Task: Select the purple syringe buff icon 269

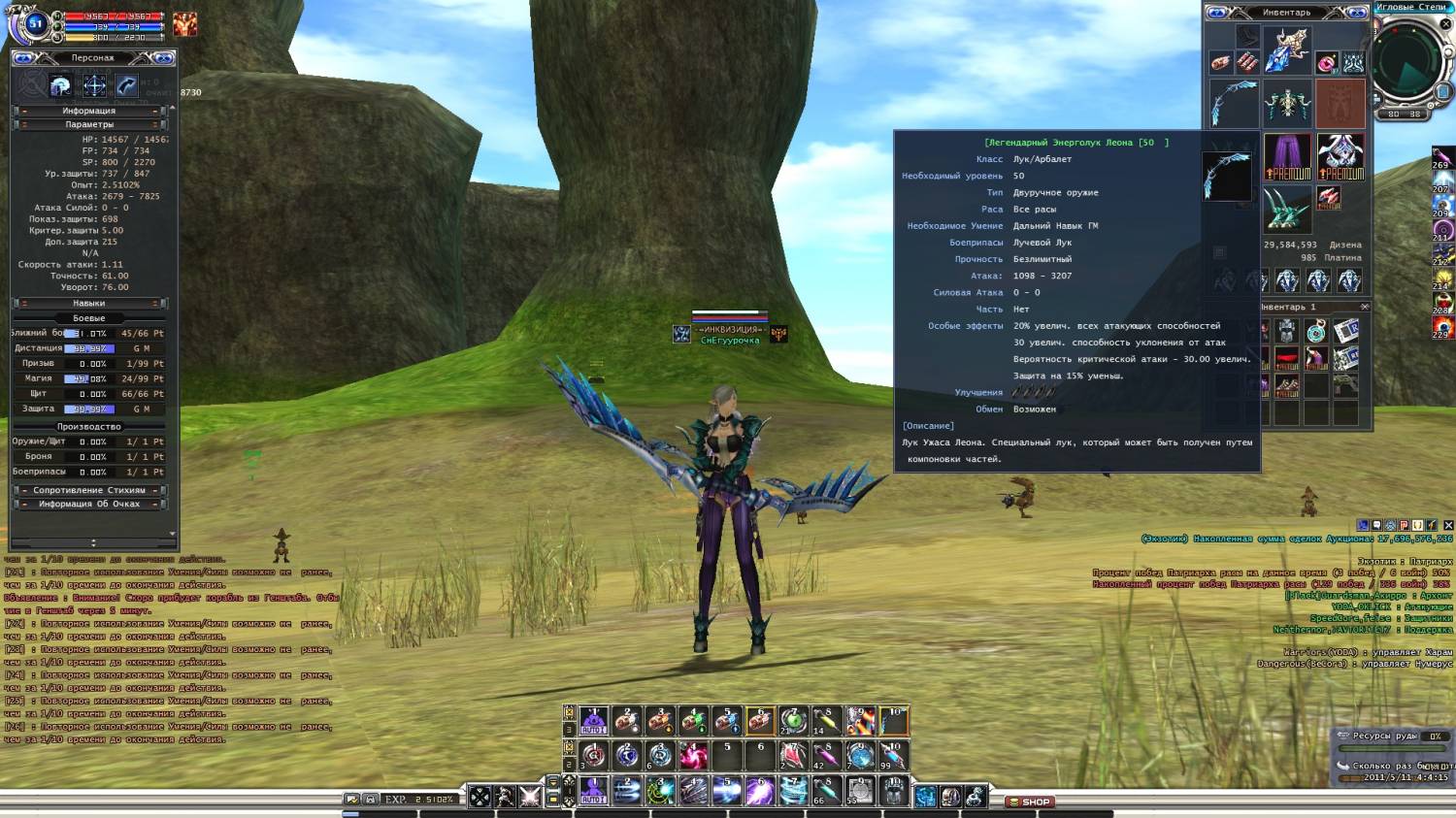Action: click(1442, 157)
